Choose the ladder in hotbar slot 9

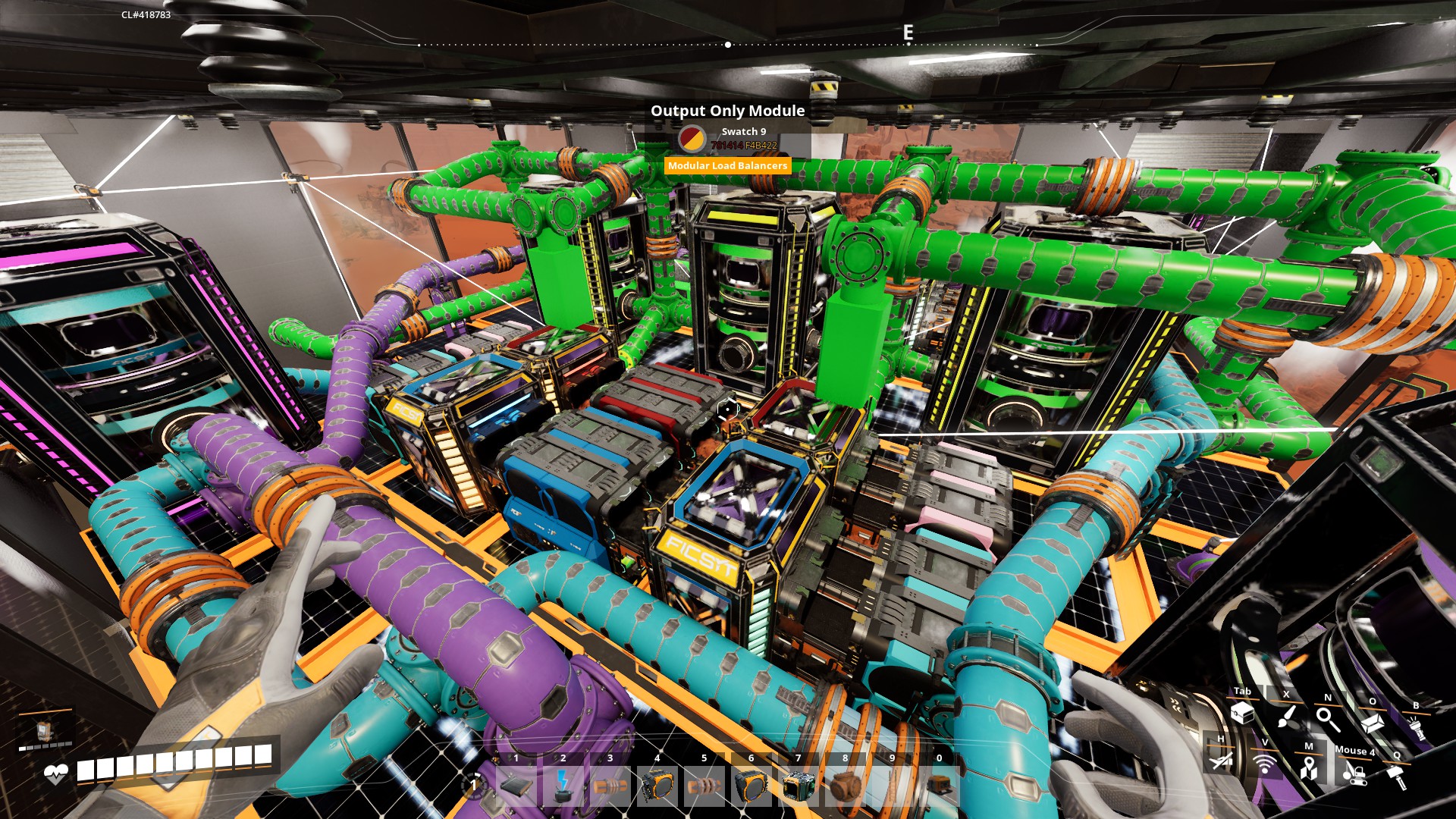click(x=892, y=786)
